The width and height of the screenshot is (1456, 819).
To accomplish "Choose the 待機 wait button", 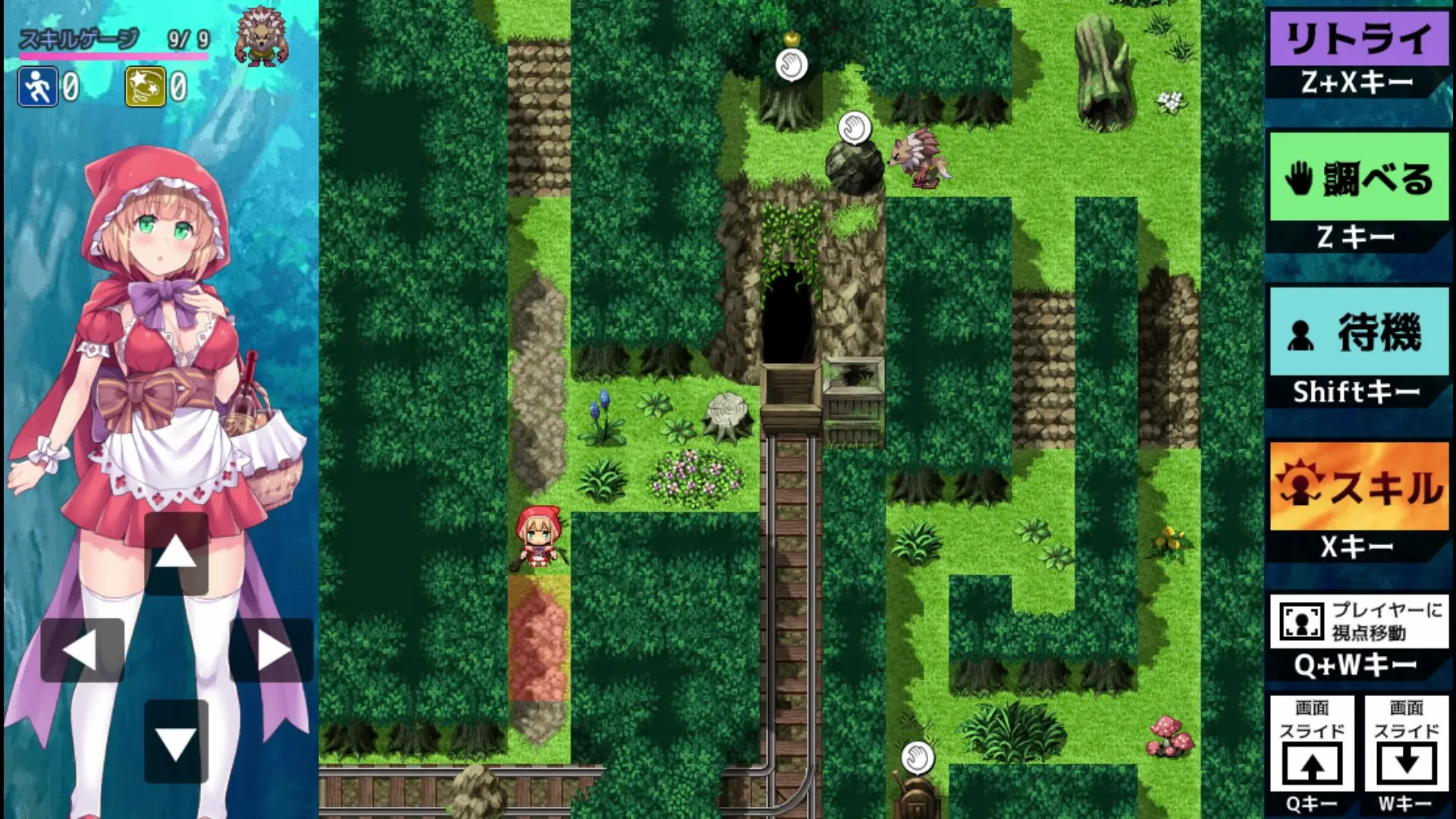I will (x=1359, y=332).
